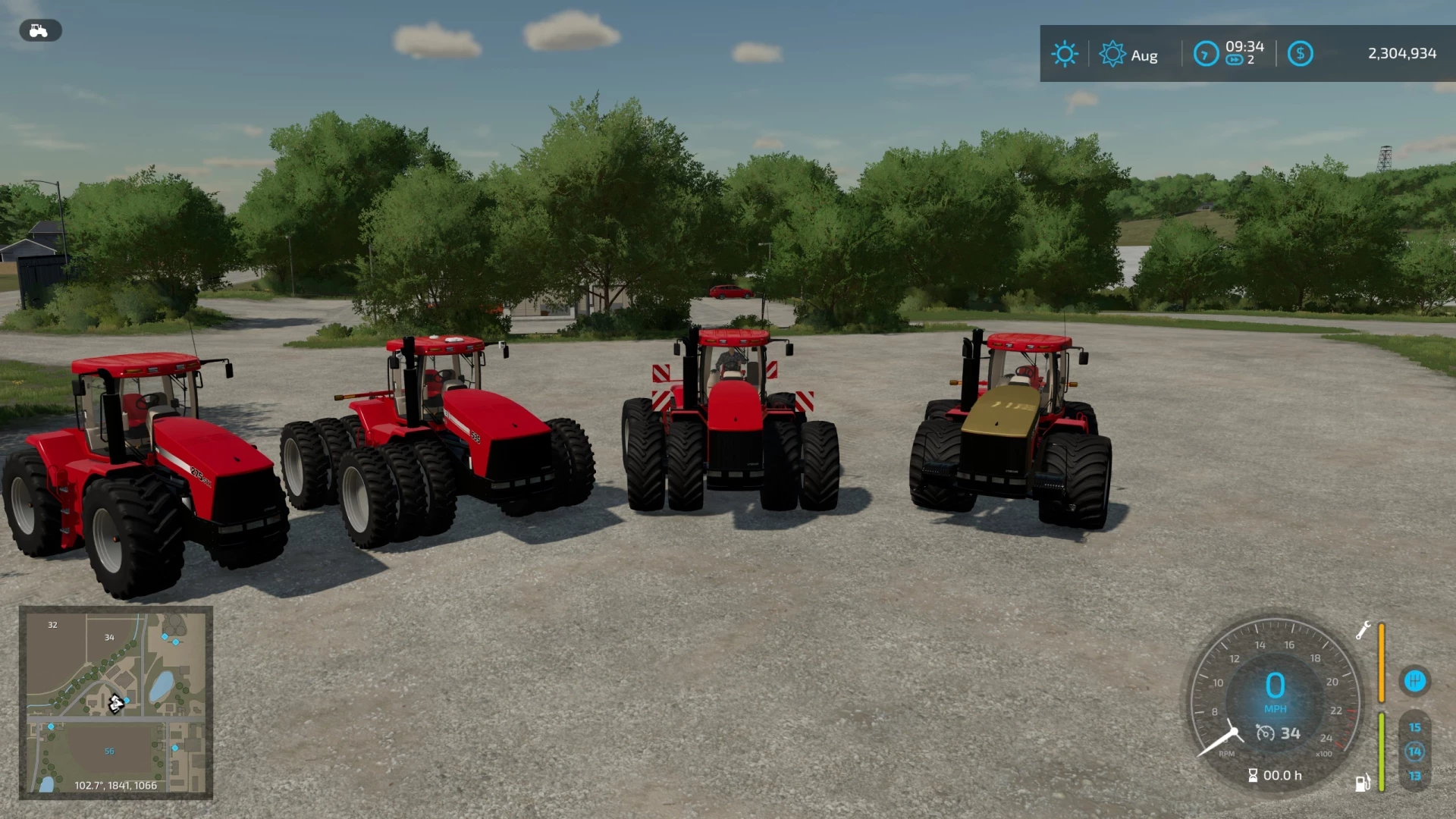Click the August season calendar icon
This screenshot has width=1456, height=819.
(x=1112, y=54)
